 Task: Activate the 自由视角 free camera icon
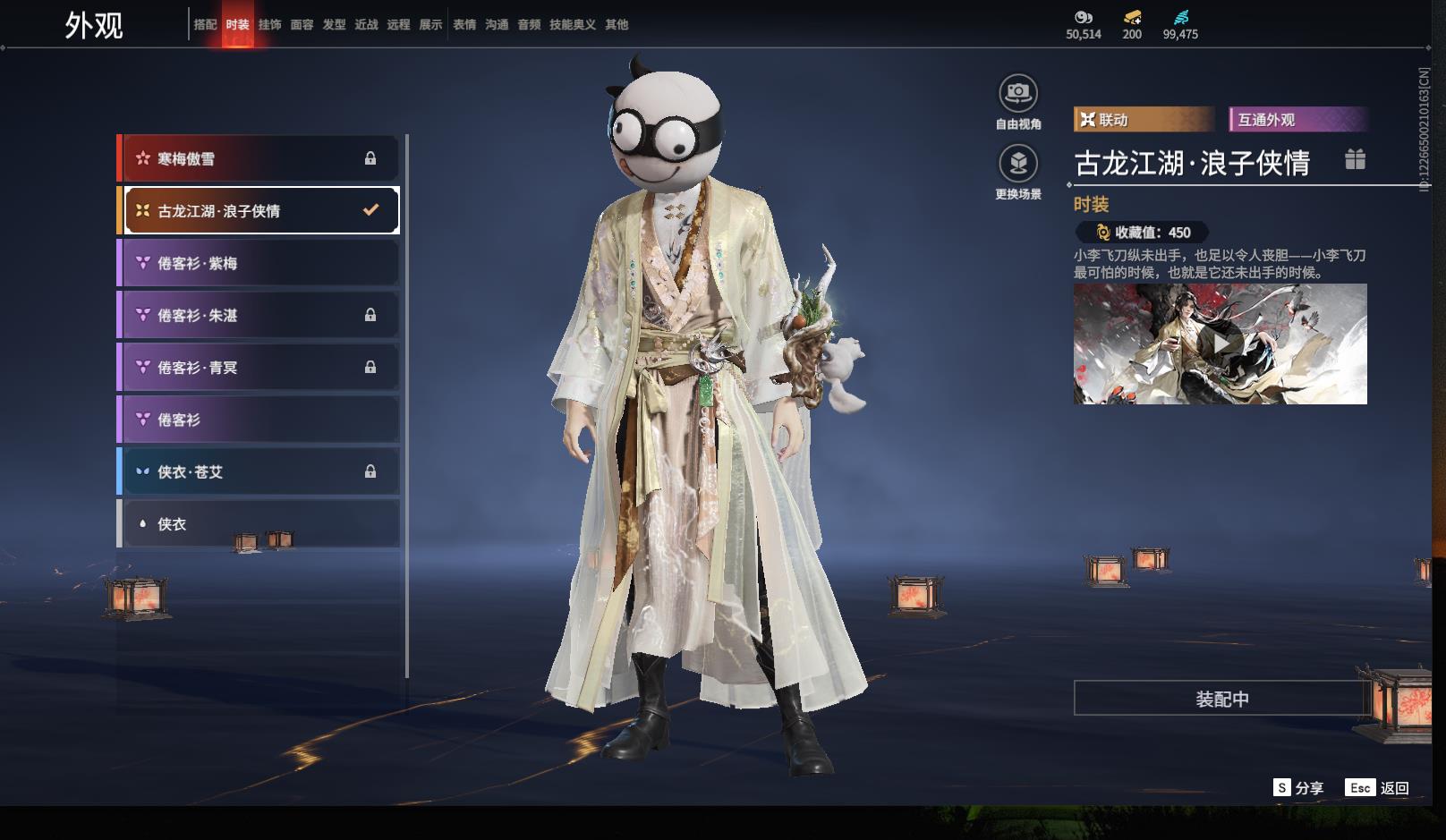(x=1018, y=93)
